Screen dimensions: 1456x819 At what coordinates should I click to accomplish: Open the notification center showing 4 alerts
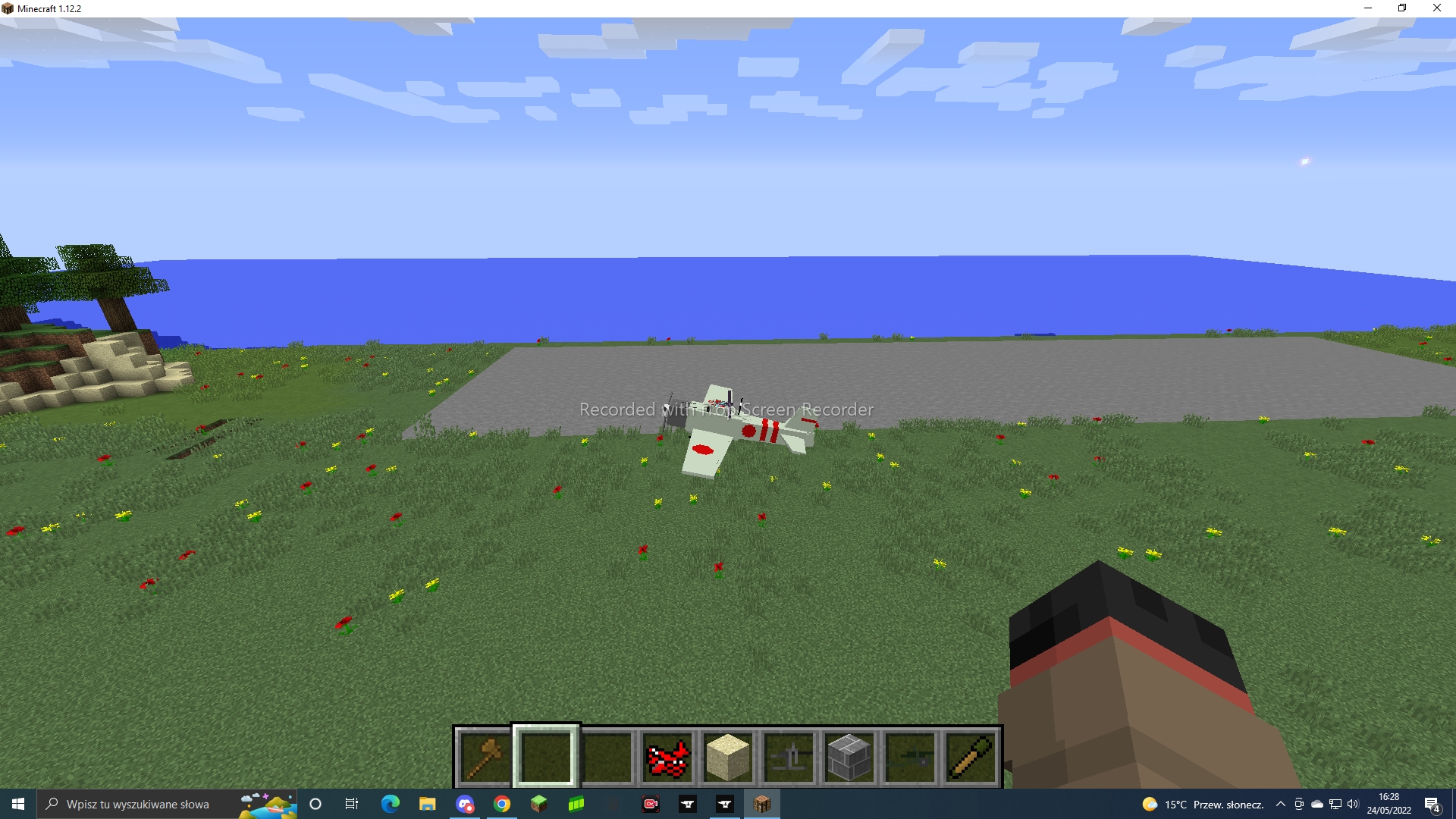coord(1436,805)
